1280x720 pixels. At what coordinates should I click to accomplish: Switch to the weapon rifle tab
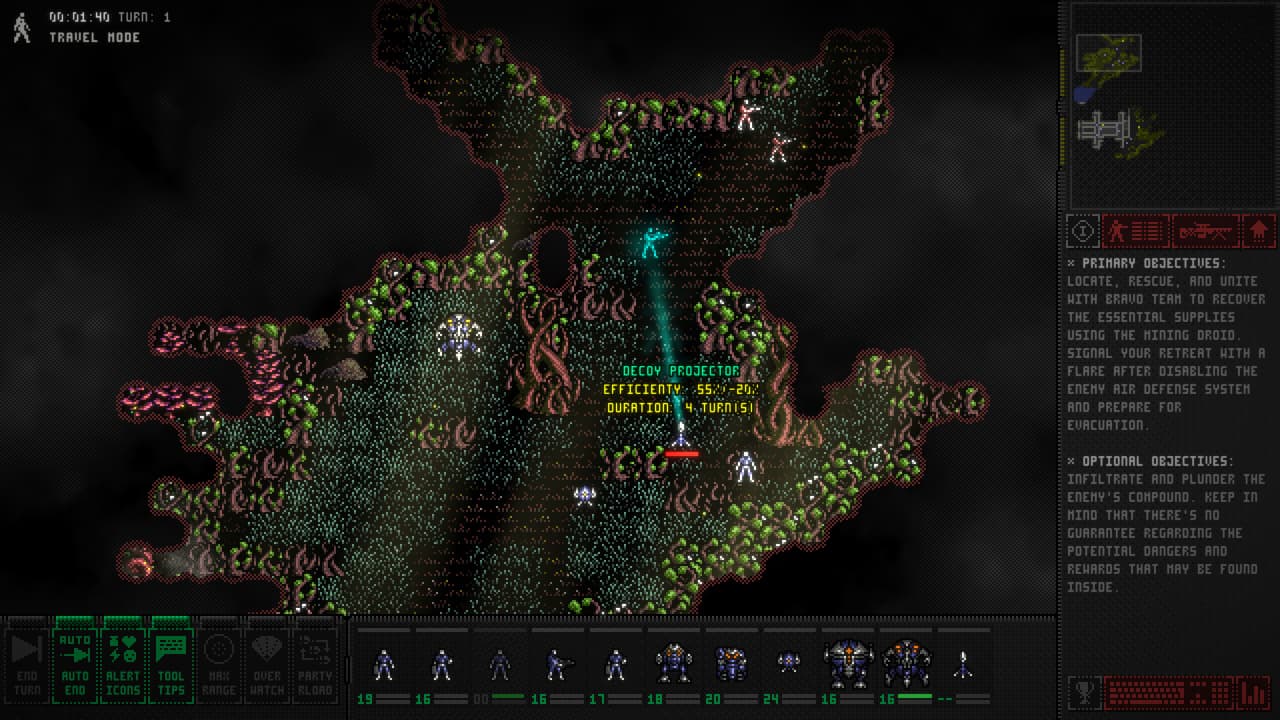(x=1205, y=231)
